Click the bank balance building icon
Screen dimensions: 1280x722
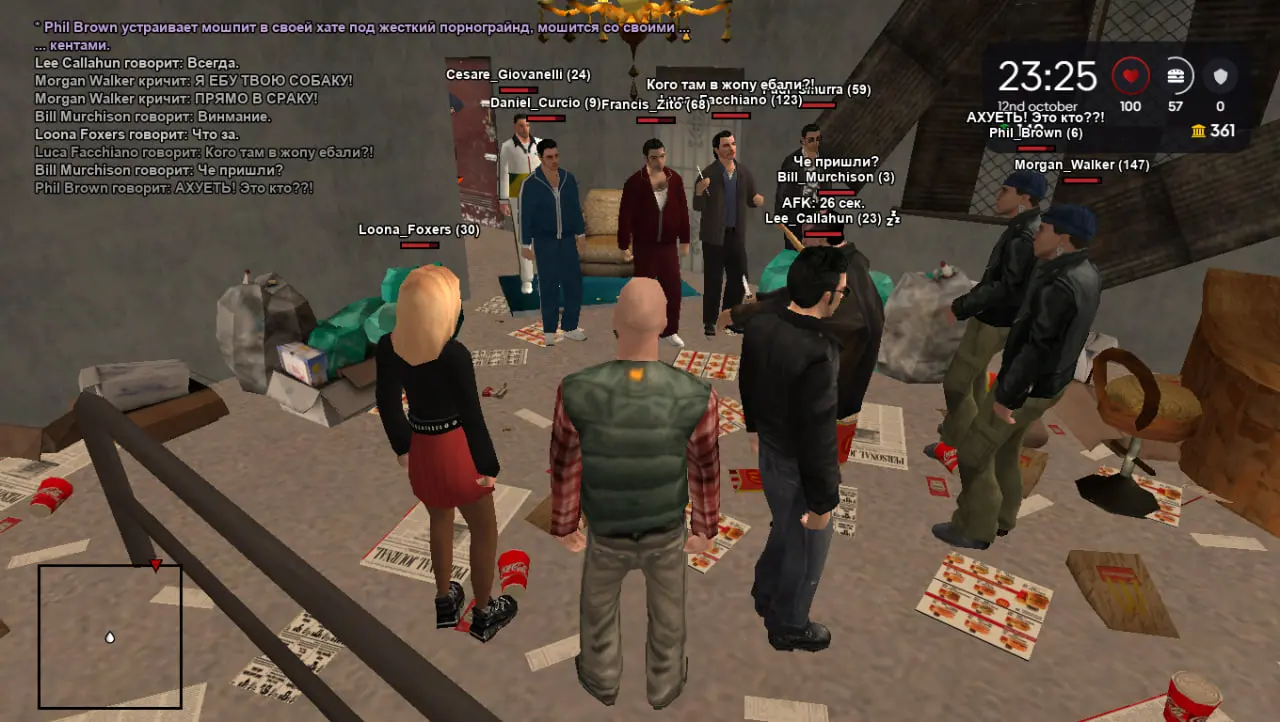coord(1198,131)
